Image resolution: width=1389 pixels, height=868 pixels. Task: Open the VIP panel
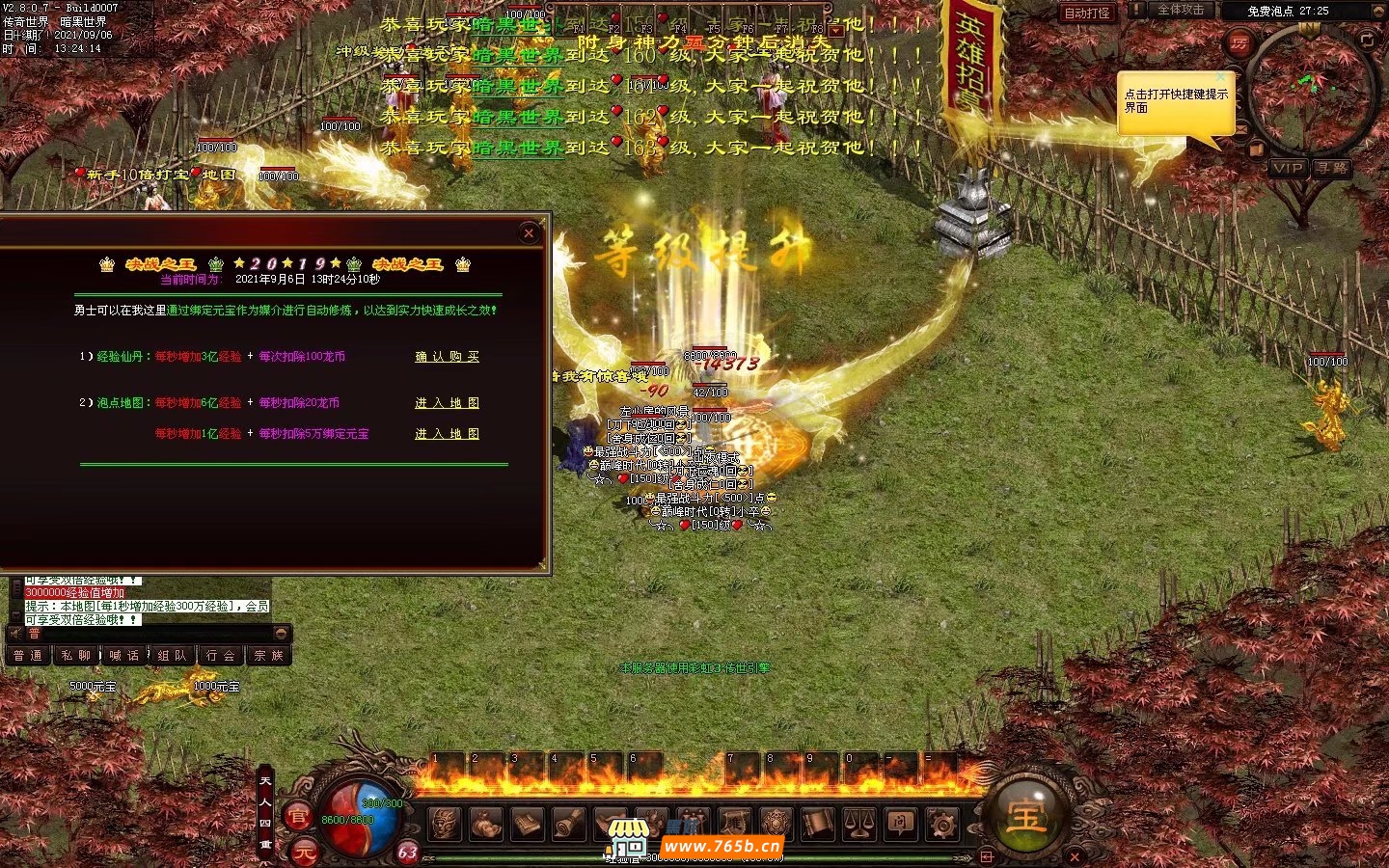coord(1287,168)
